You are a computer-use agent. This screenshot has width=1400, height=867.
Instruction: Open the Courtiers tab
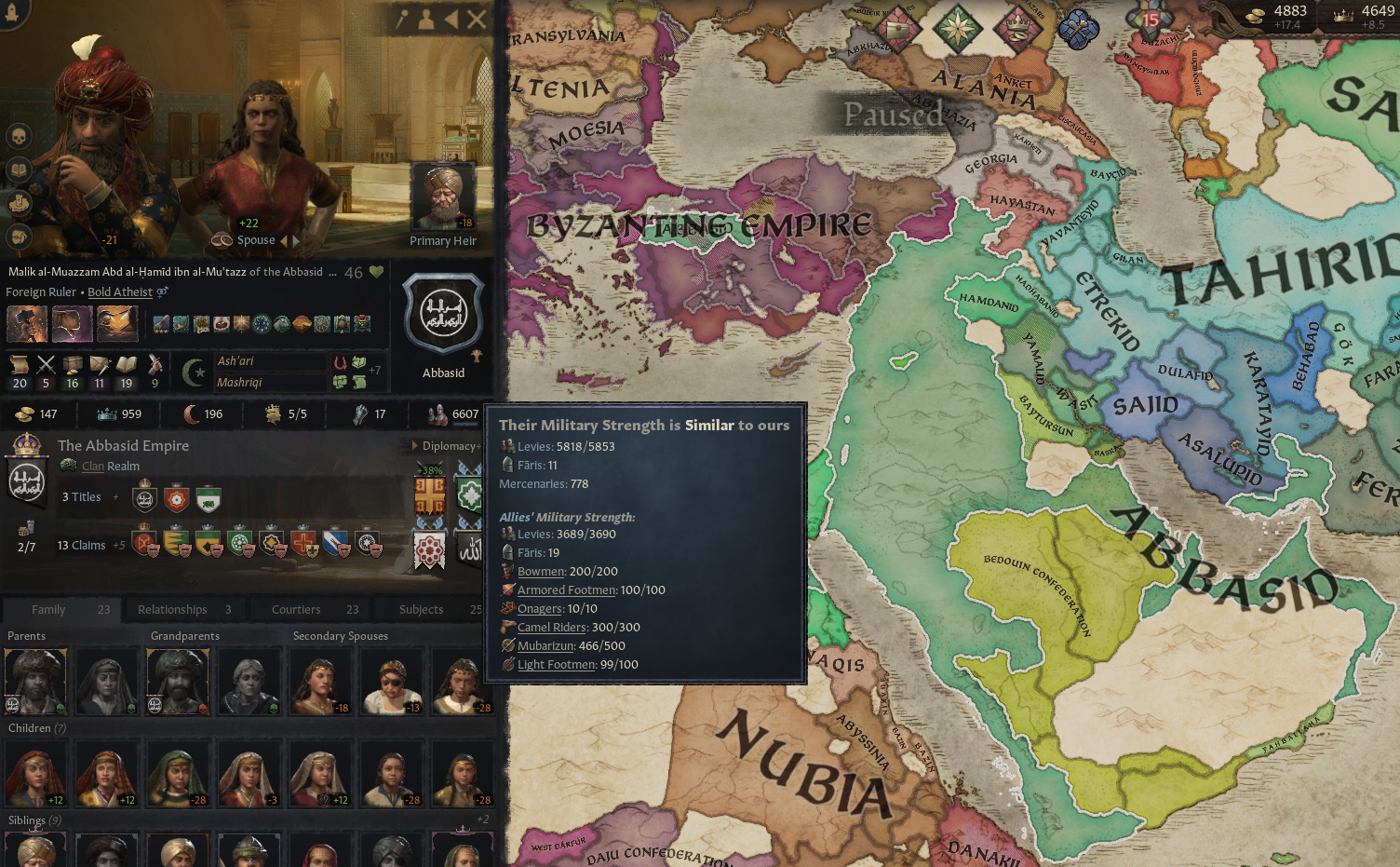[x=296, y=609]
